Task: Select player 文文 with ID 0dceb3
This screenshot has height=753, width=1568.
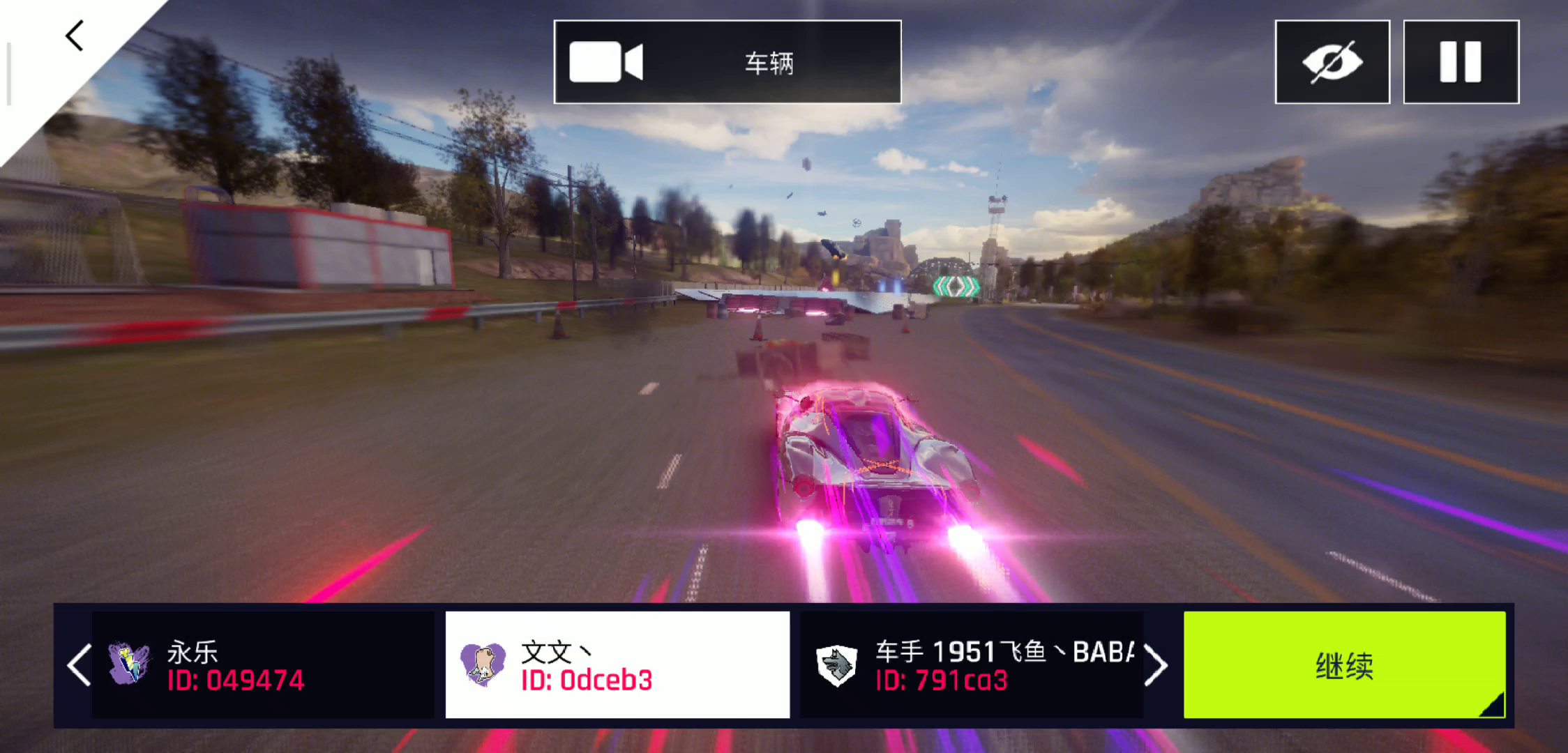Action: (617, 665)
